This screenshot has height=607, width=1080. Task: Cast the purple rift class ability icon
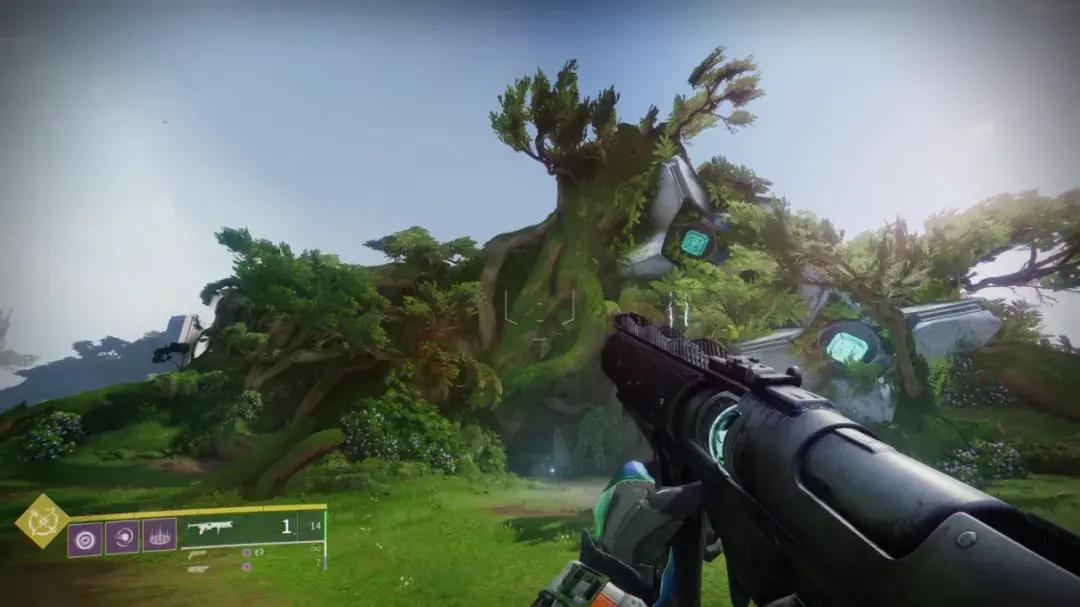(159, 536)
